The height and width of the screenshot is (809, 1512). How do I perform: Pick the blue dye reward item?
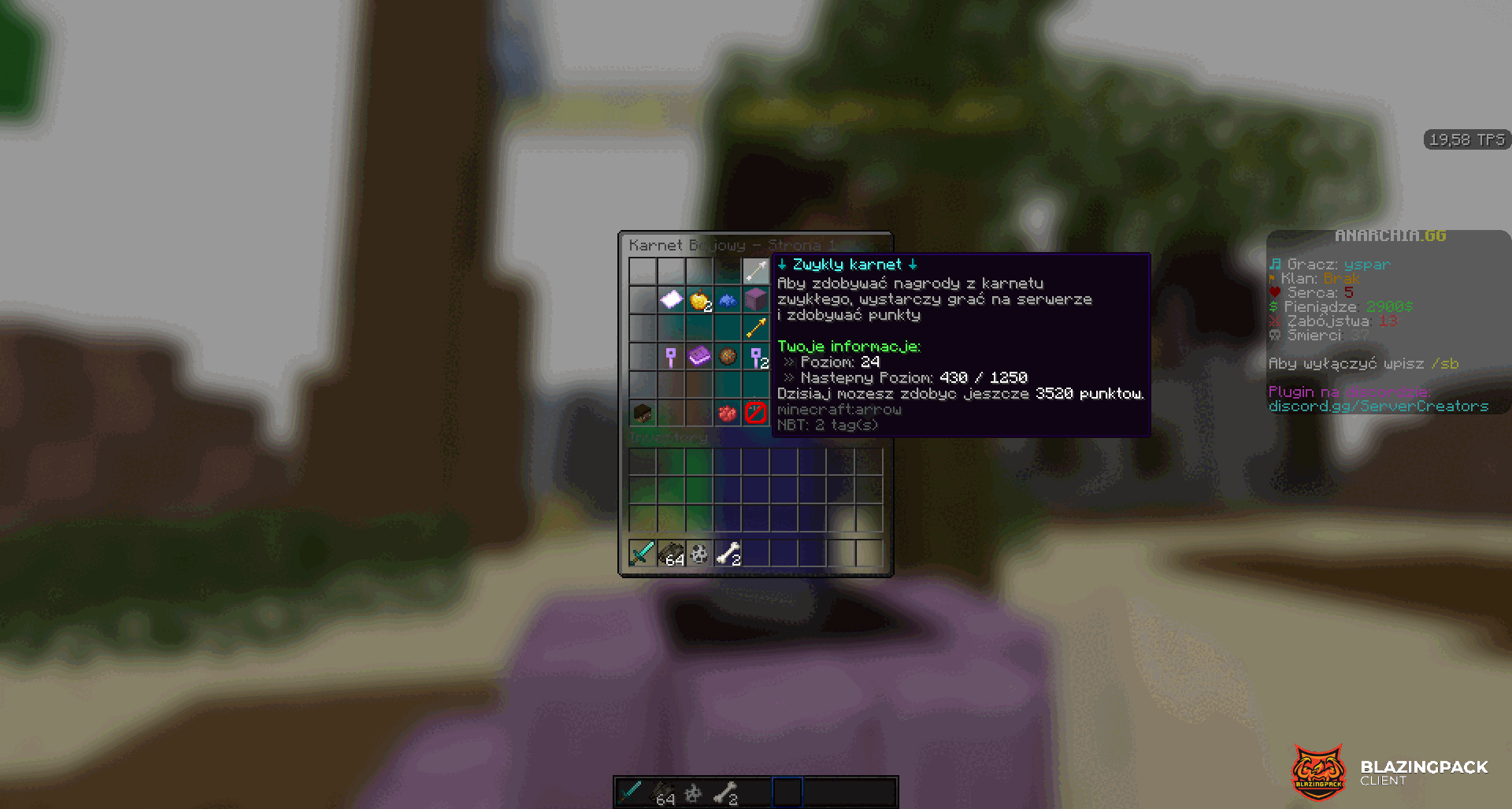728,299
